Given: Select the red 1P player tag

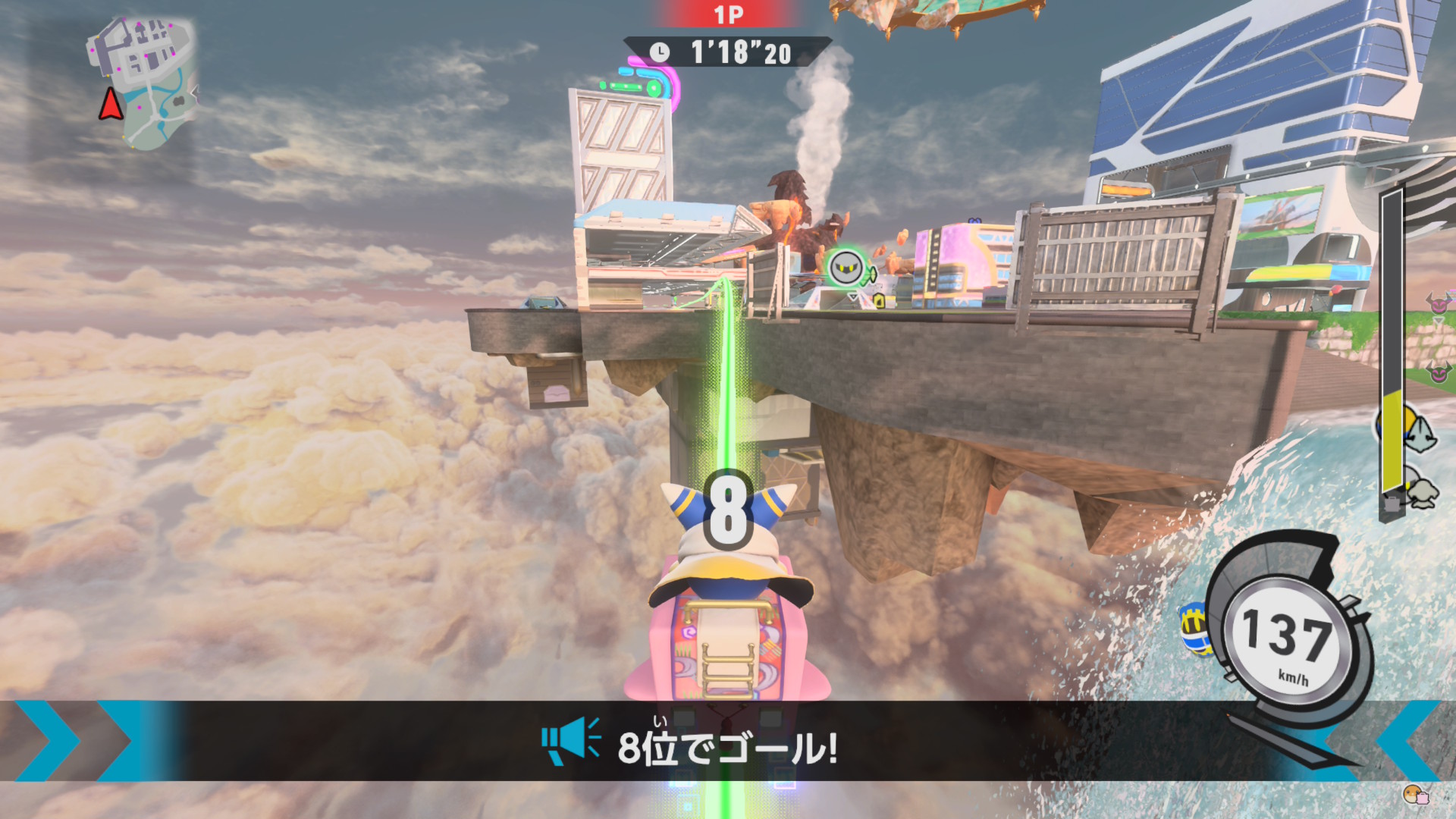Looking at the screenshot, I should tap(728, 14).
